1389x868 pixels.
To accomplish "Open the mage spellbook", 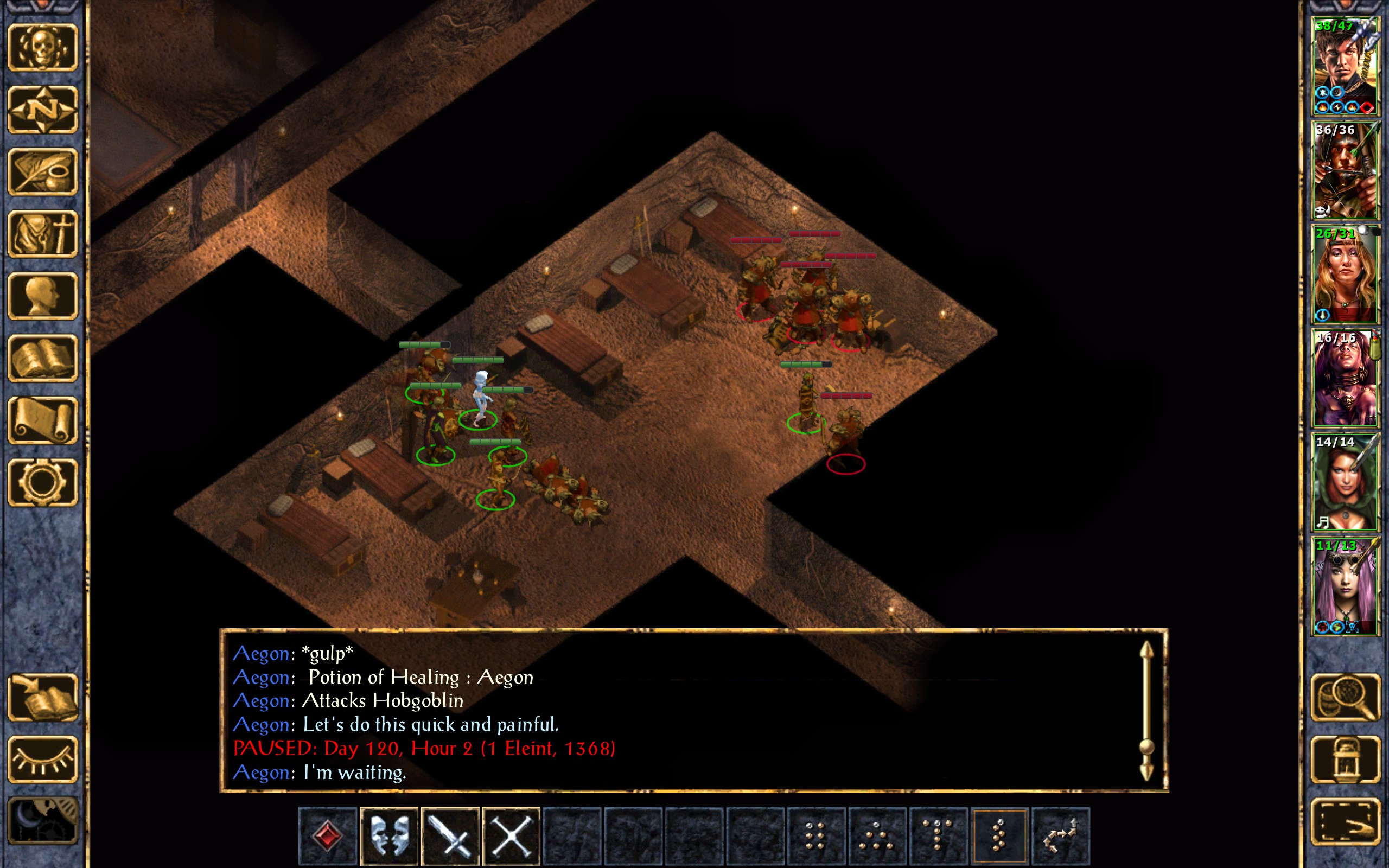I will click(43, 358).
